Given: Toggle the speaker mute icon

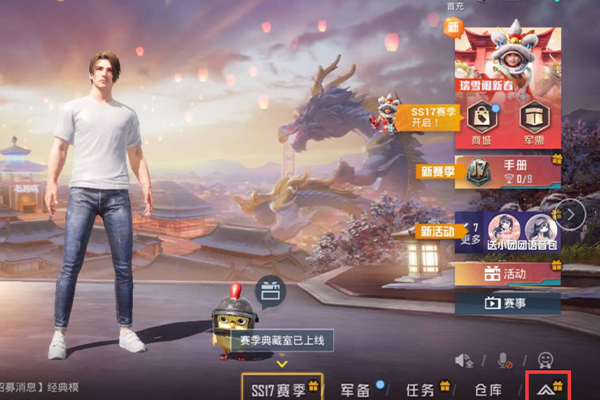Looking at the screenshot, I should pyautogui.click(x=464, y=359).
